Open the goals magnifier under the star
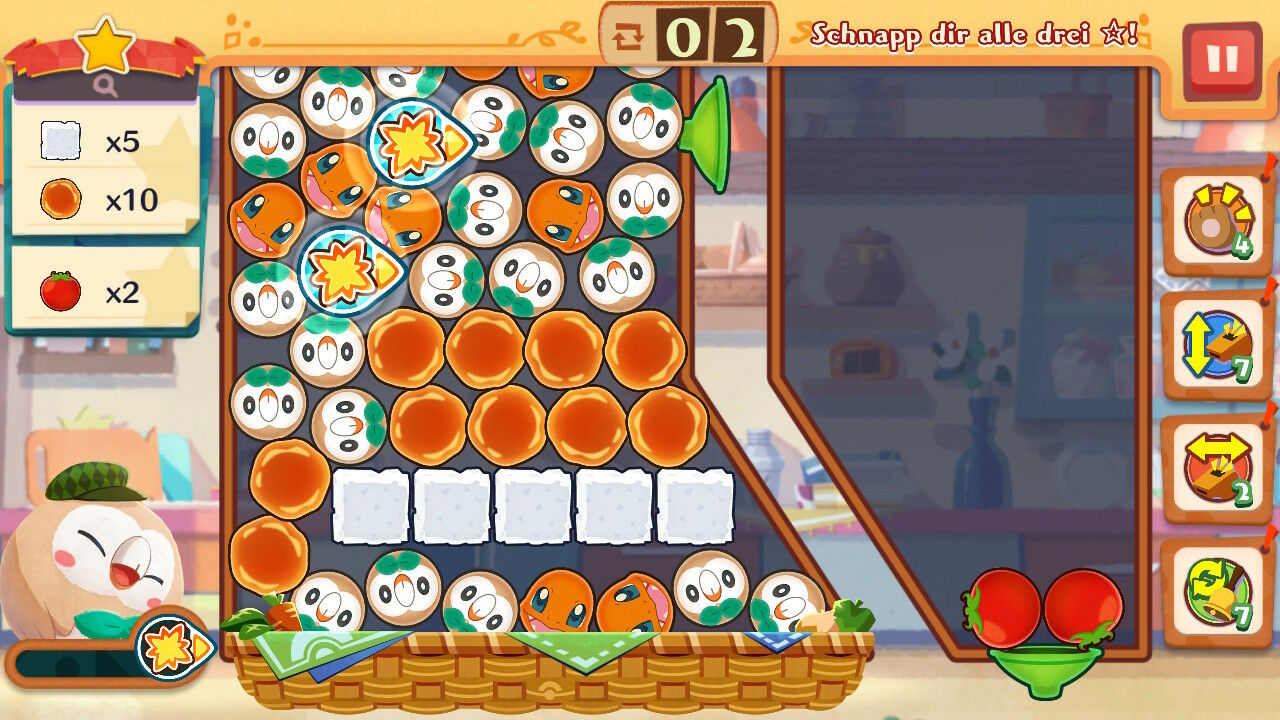 (x=105, y=87)
